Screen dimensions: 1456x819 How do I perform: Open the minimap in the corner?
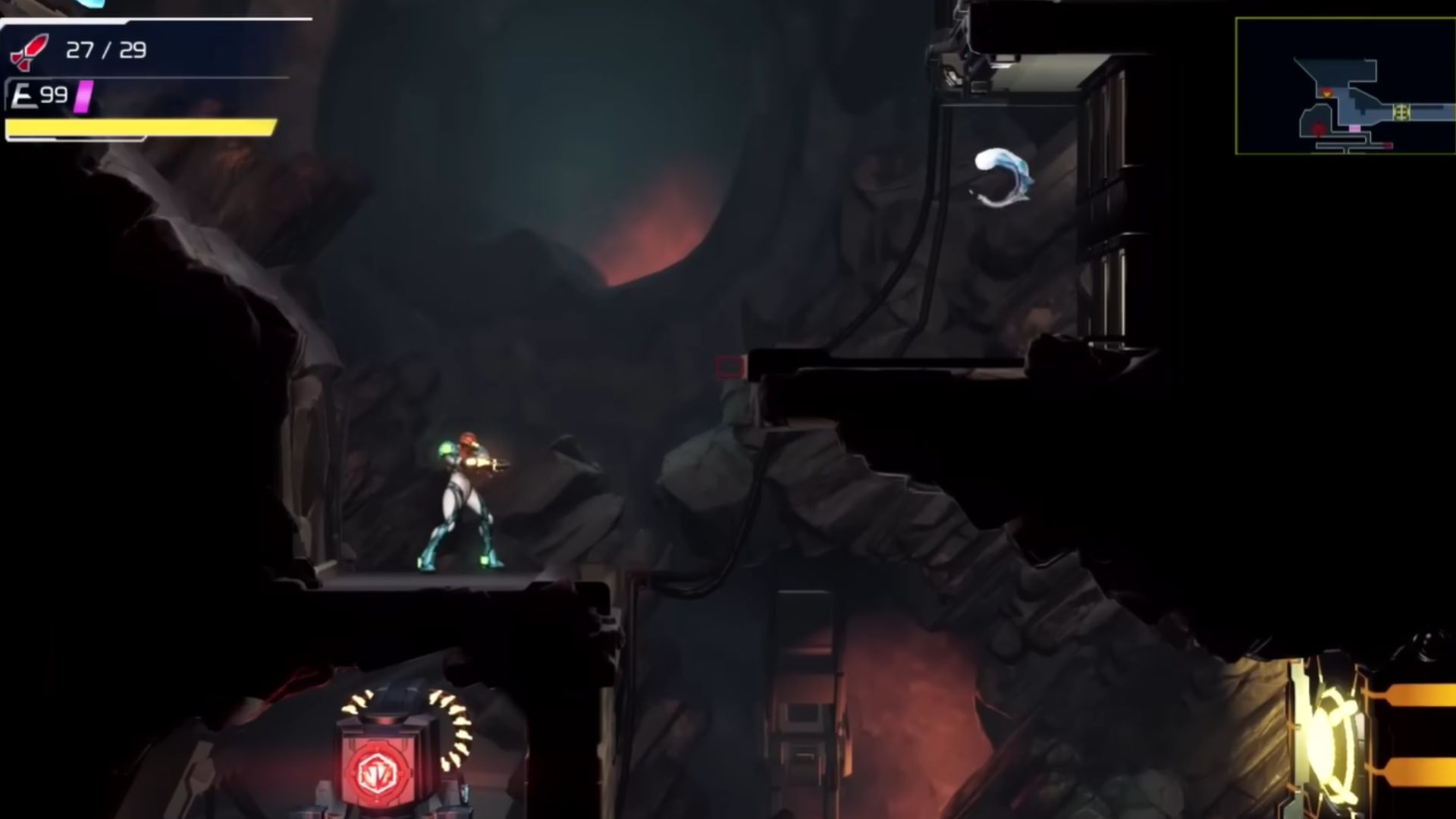click(1345, 86)
